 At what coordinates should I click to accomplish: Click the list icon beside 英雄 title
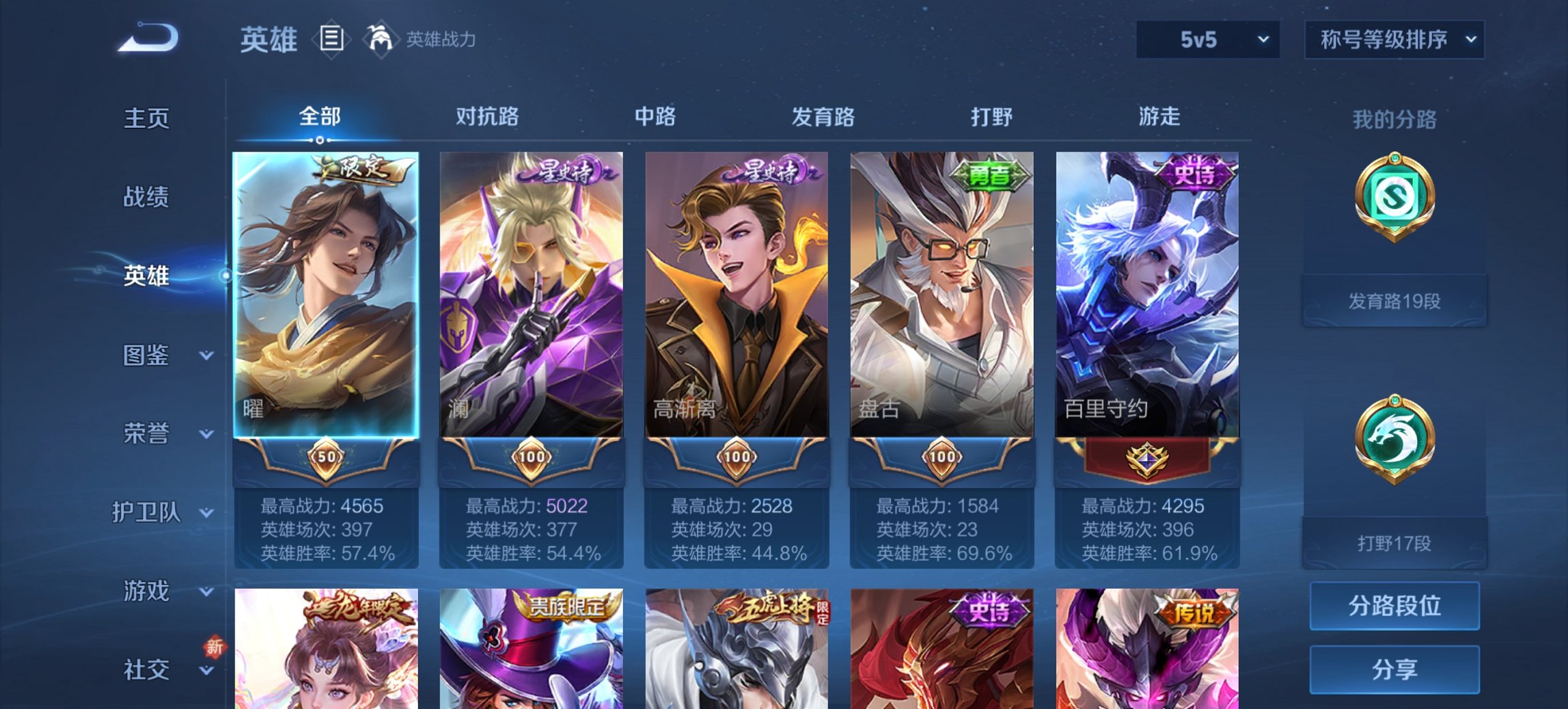[x=330, y=39]
